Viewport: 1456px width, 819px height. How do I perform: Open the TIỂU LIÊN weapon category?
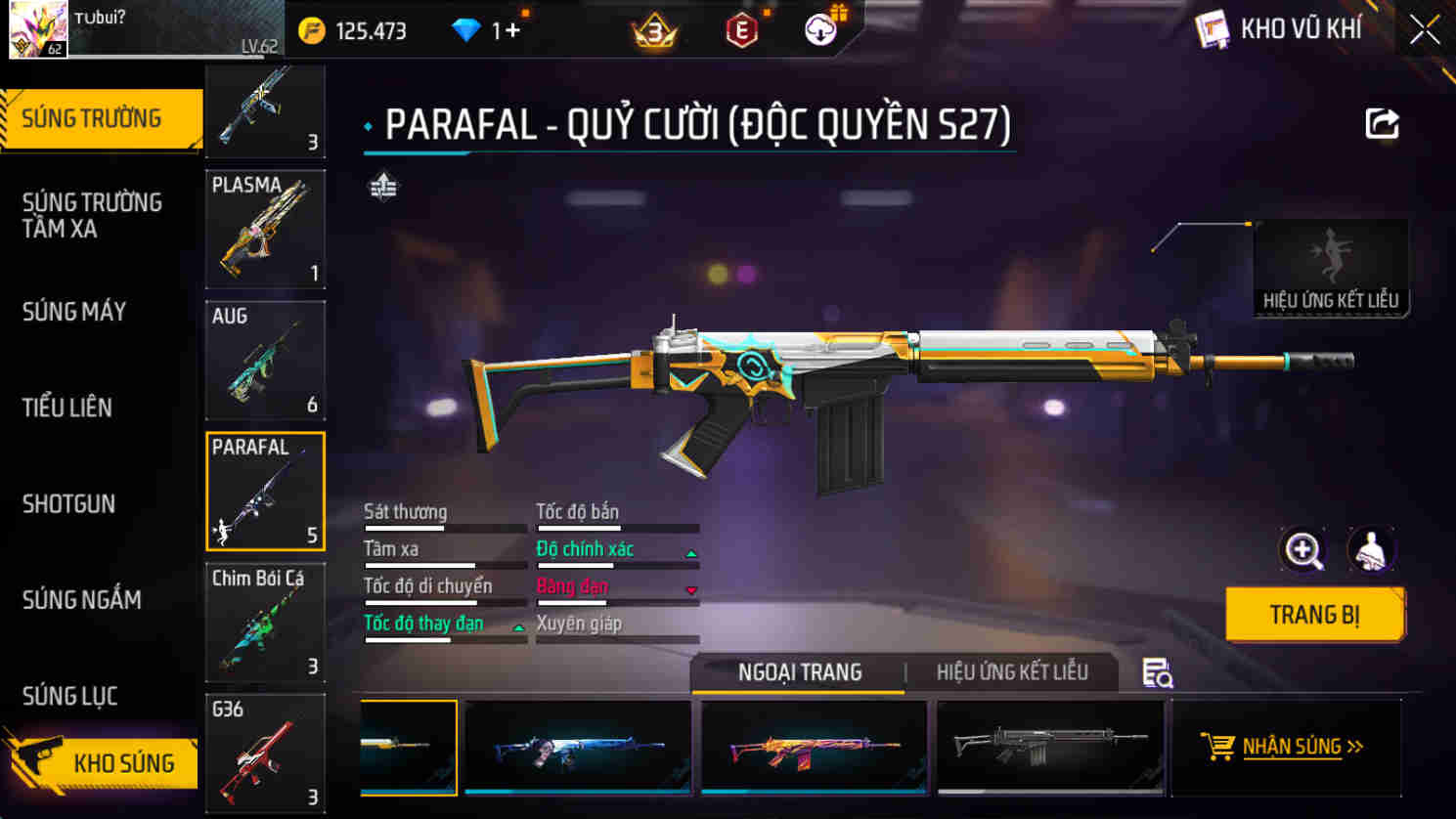[67, 408]
